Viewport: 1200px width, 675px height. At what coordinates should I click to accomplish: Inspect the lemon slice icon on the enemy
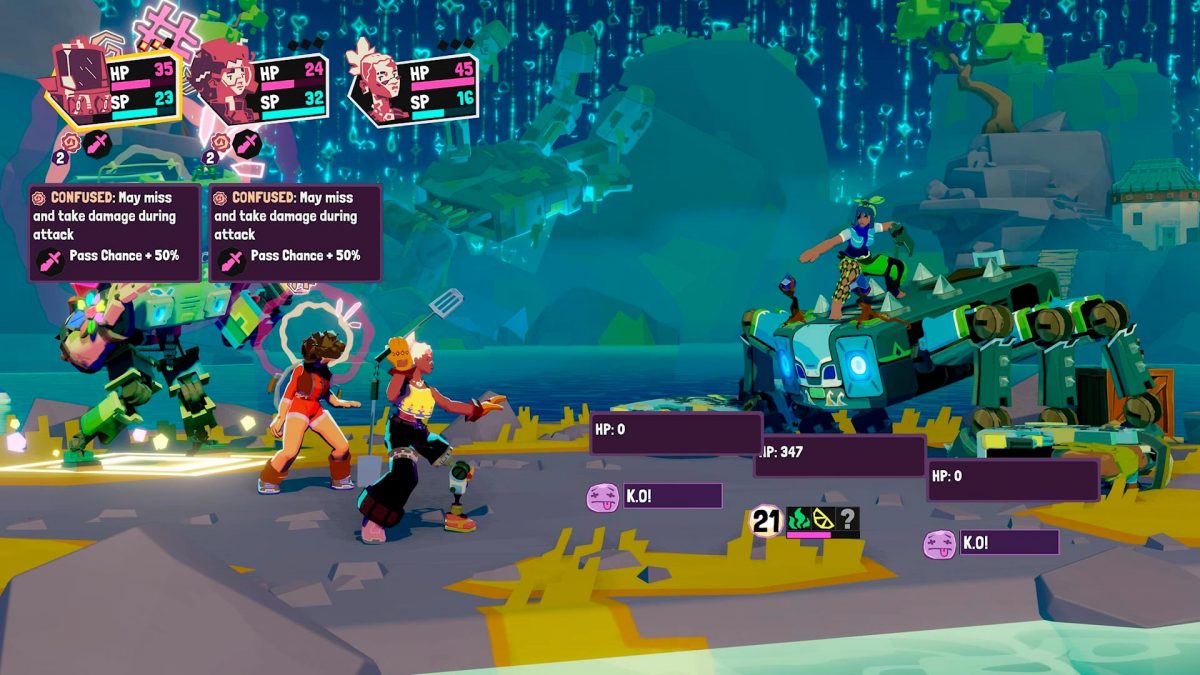(823, 519)
